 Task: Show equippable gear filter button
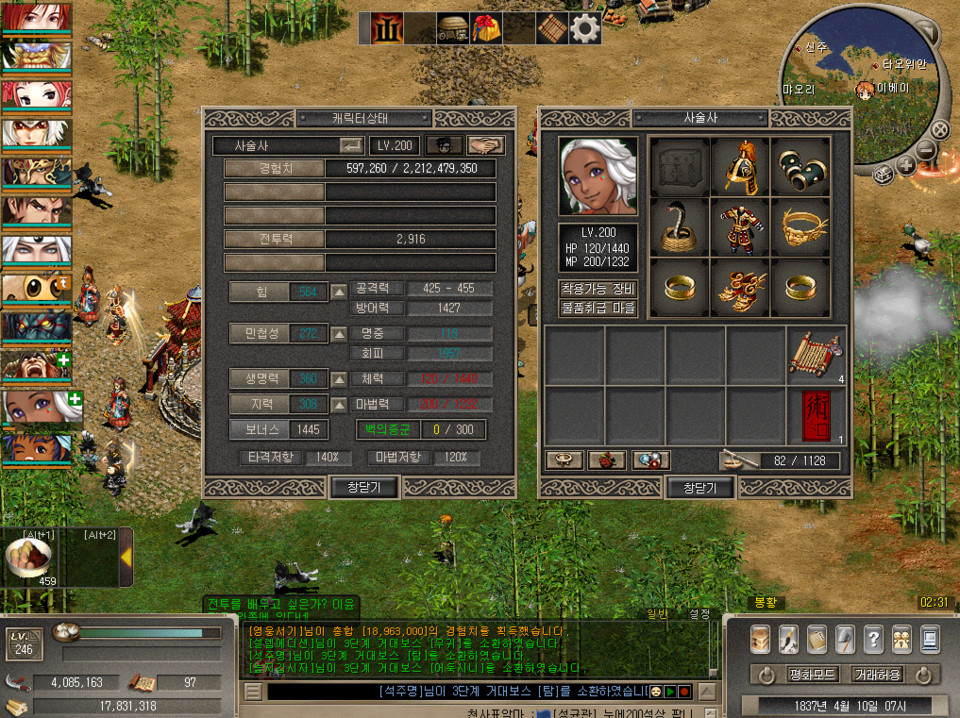pyautogui.click(x=597, y=289)
